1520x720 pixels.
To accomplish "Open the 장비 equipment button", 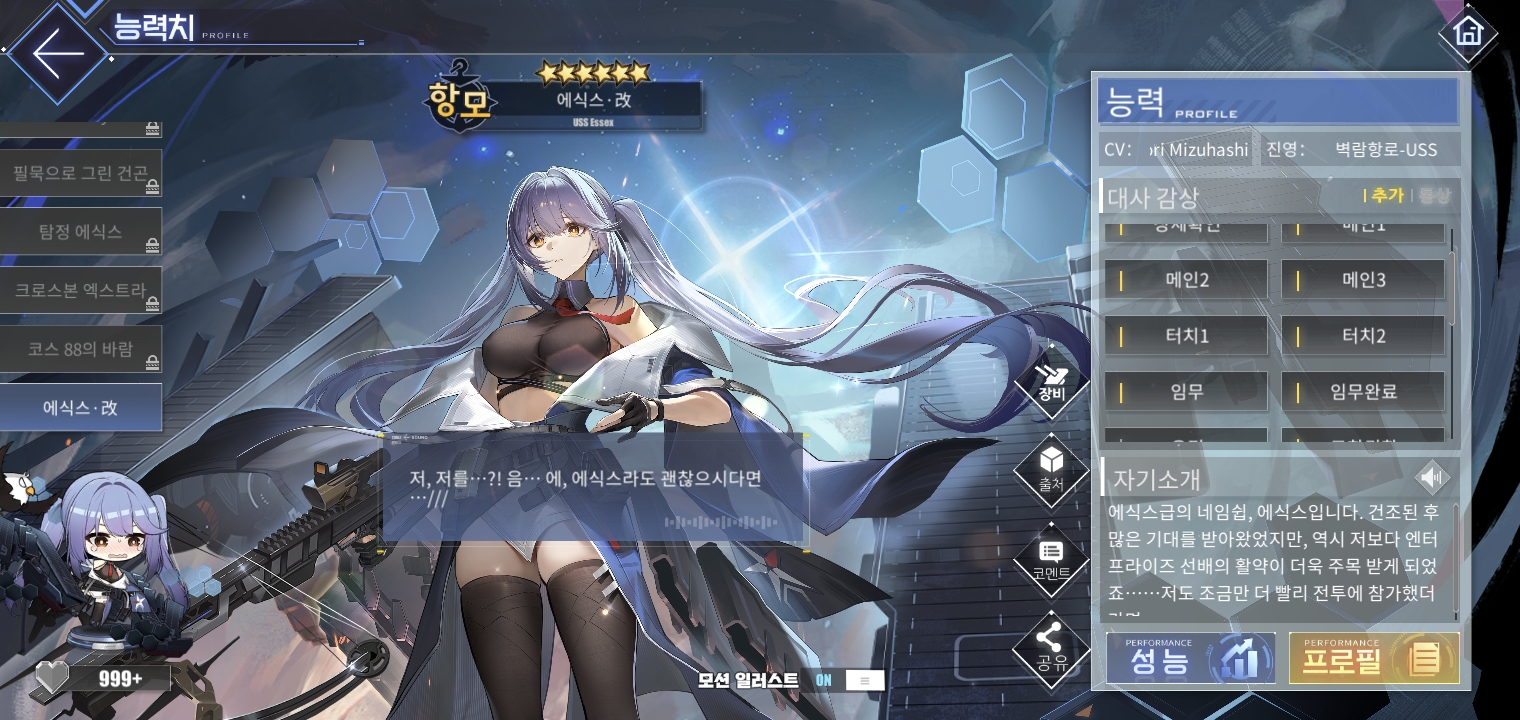I will [x=1050, y=385].
